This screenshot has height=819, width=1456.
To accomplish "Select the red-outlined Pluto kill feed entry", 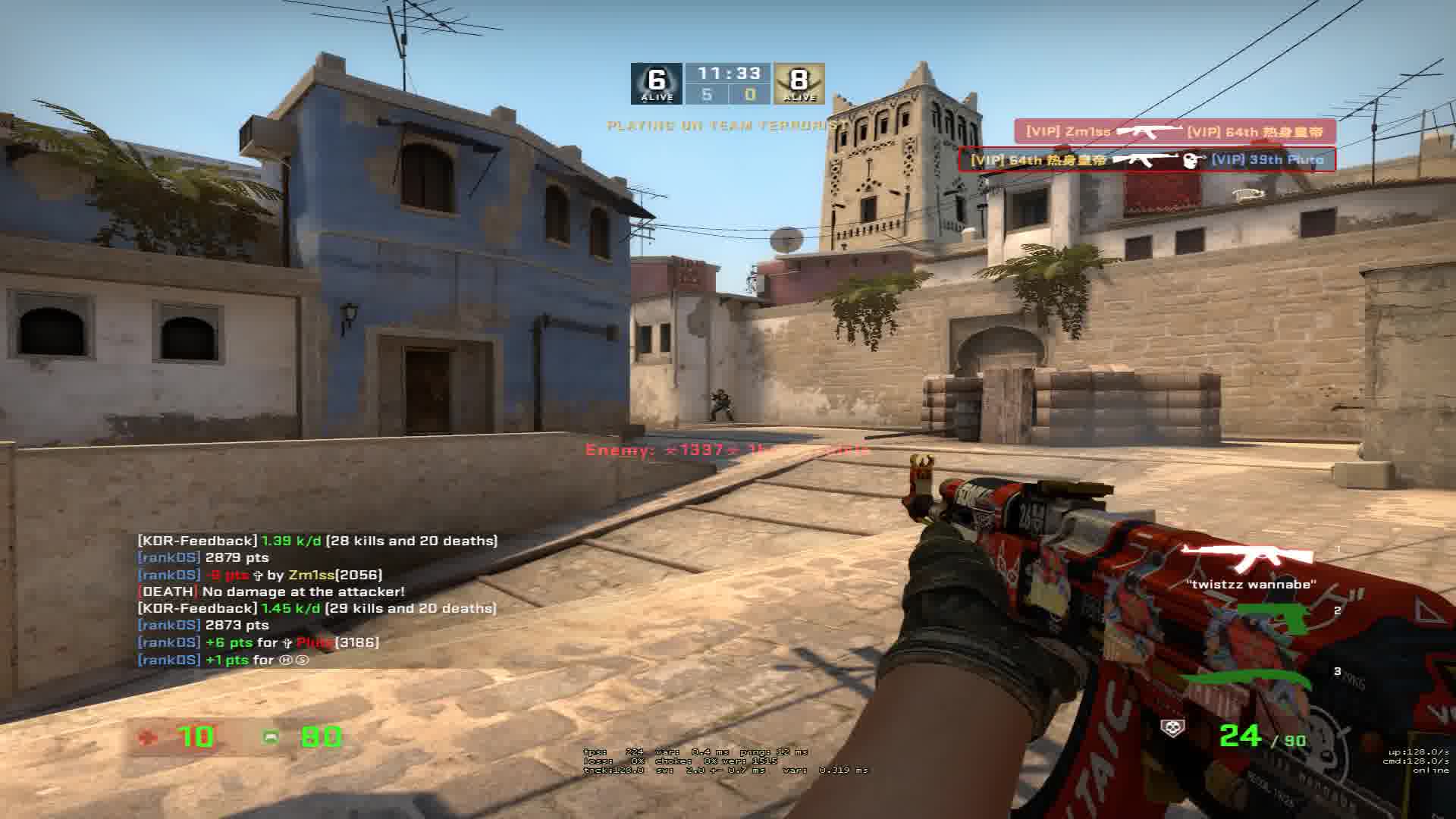I will click(x=1147, y=160).
